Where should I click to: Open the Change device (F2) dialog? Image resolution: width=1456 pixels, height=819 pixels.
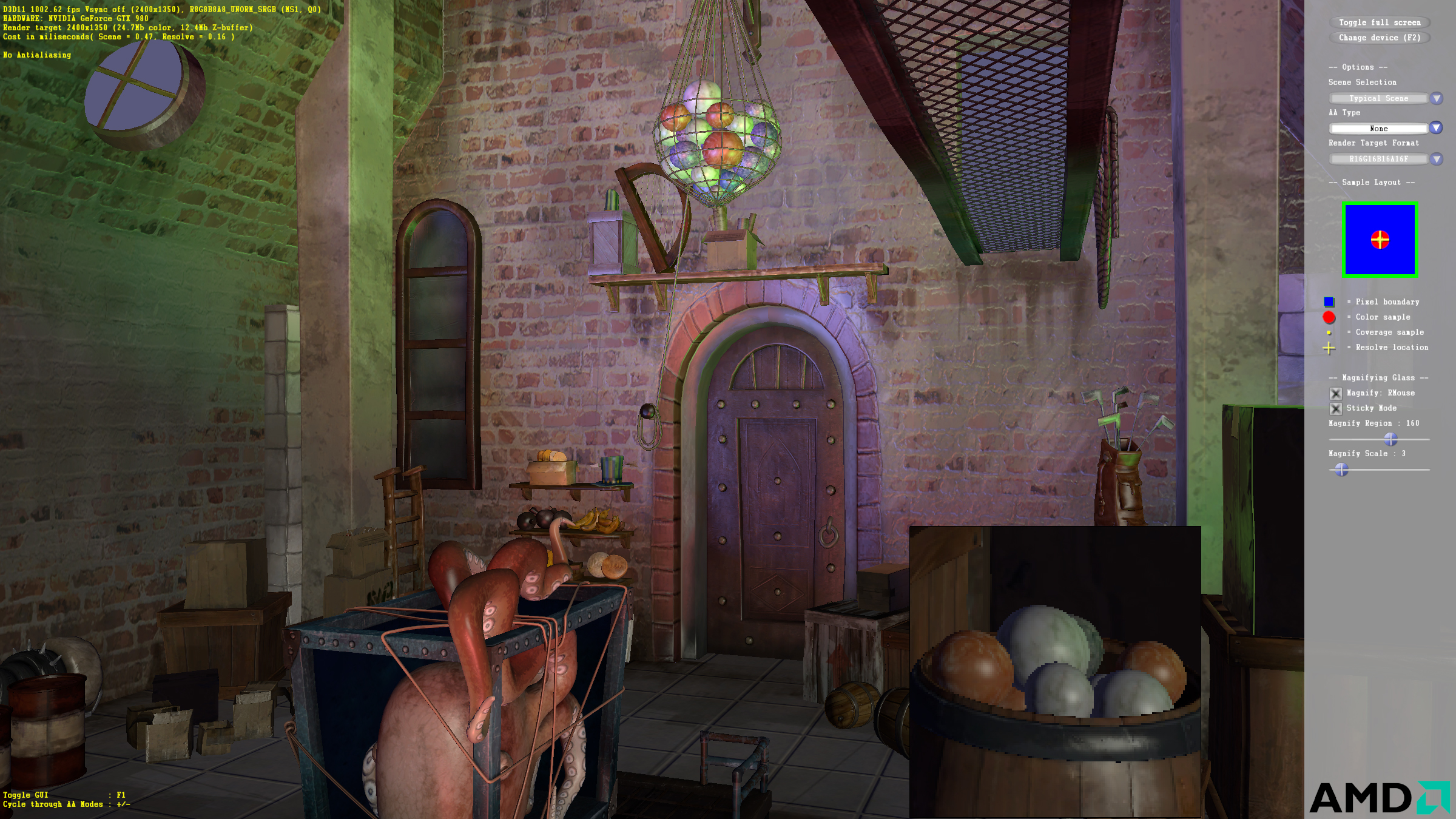tap(1379, 38)
